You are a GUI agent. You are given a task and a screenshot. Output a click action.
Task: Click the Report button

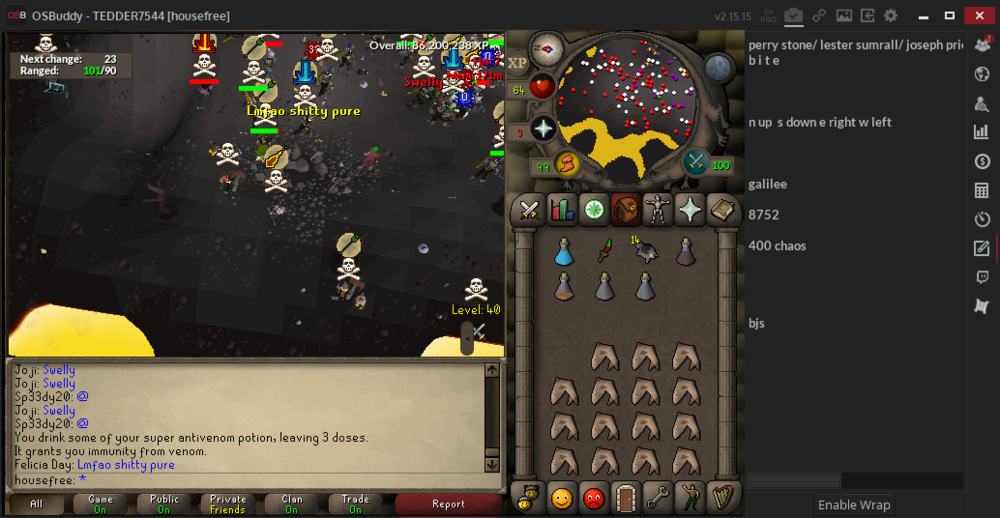click(448, 504)
